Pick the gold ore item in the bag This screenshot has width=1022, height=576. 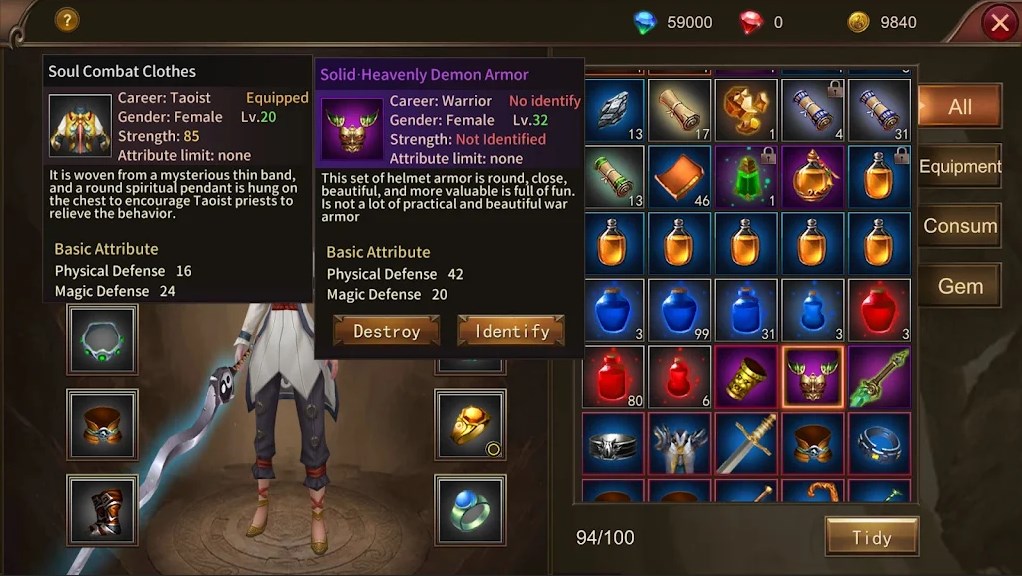(746, 109)
